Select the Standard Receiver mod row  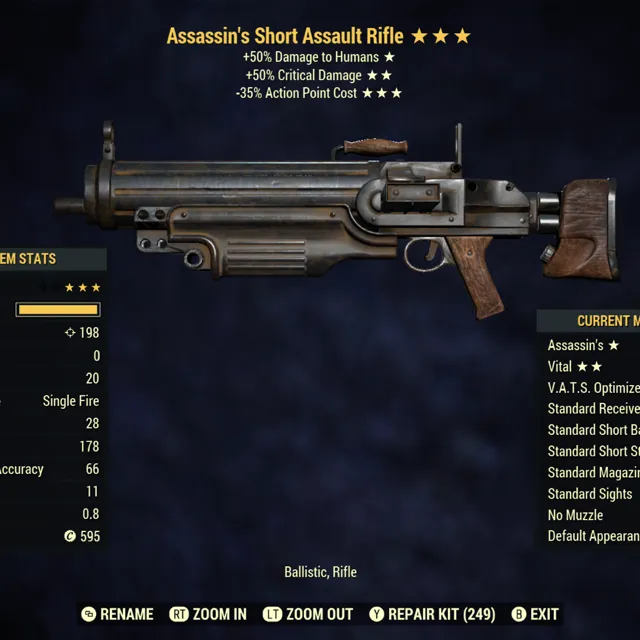[x=594, y=409]
